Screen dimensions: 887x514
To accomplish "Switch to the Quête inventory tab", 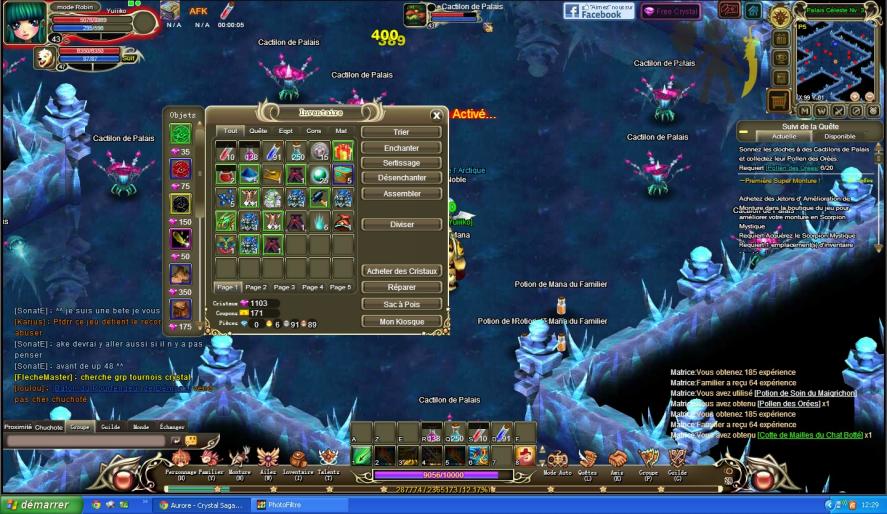I will (258, 131).
